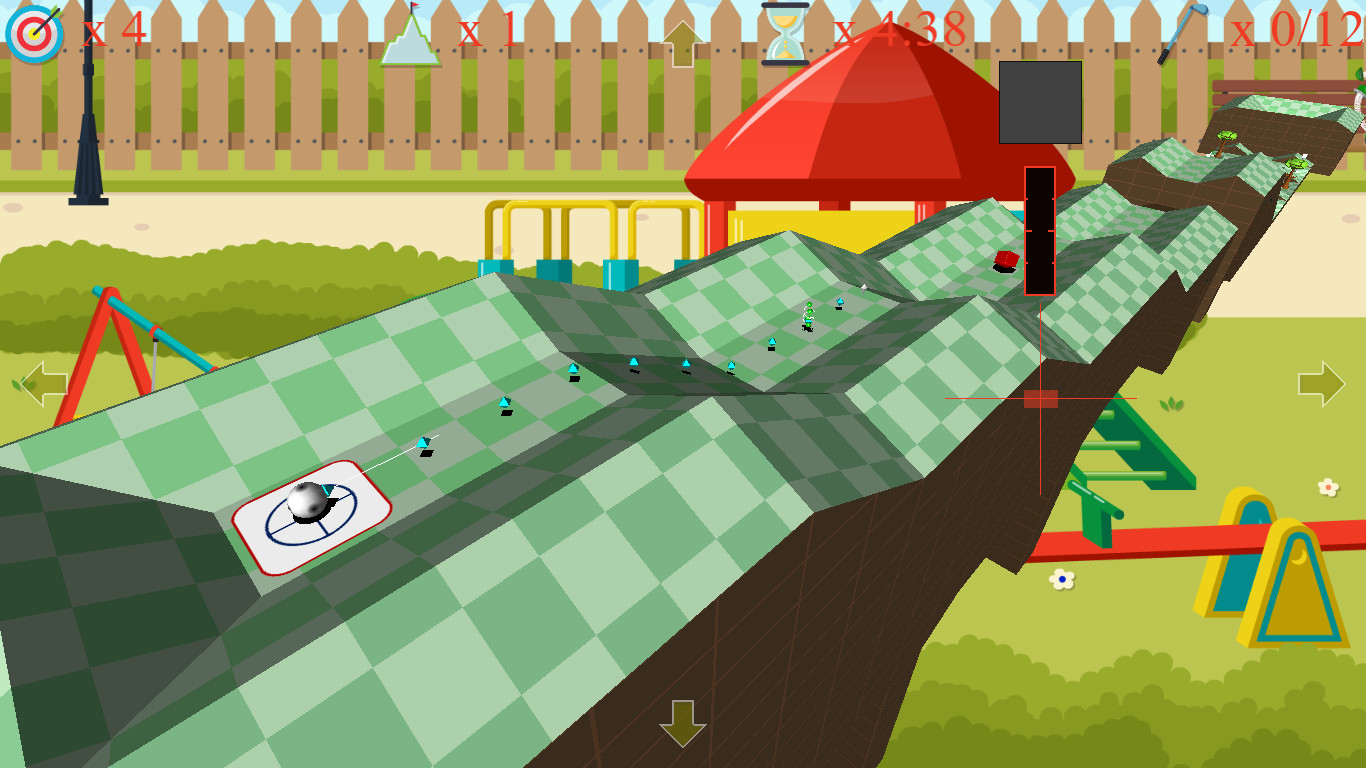This screenshot has width=1366, height=768.
Task: Click the red crosshair target overlay
Action: [1038, 398]
